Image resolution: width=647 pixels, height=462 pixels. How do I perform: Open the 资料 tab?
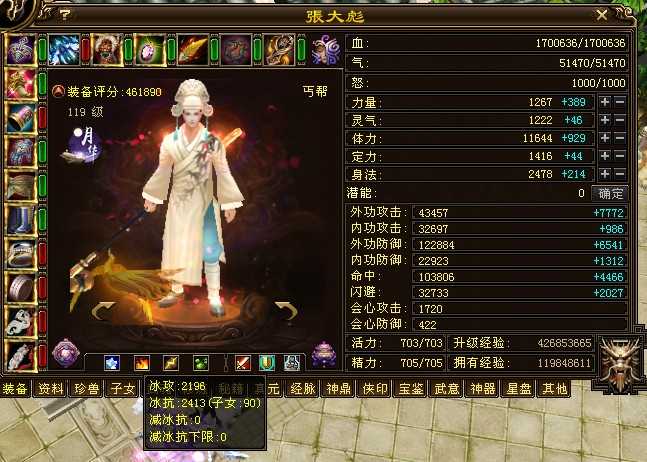click(51, 388)
